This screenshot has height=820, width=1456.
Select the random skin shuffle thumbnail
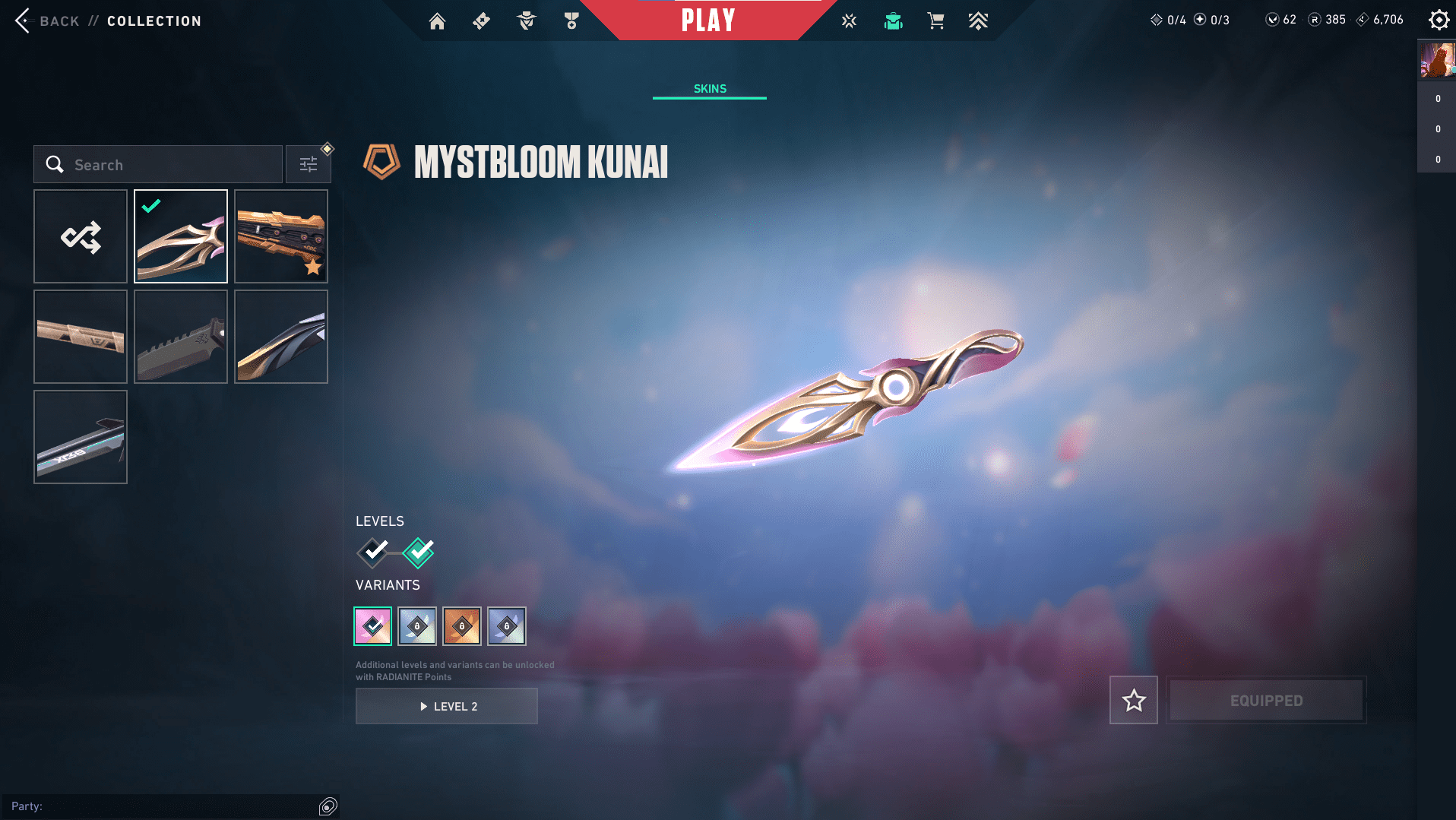tap(80, 236)
